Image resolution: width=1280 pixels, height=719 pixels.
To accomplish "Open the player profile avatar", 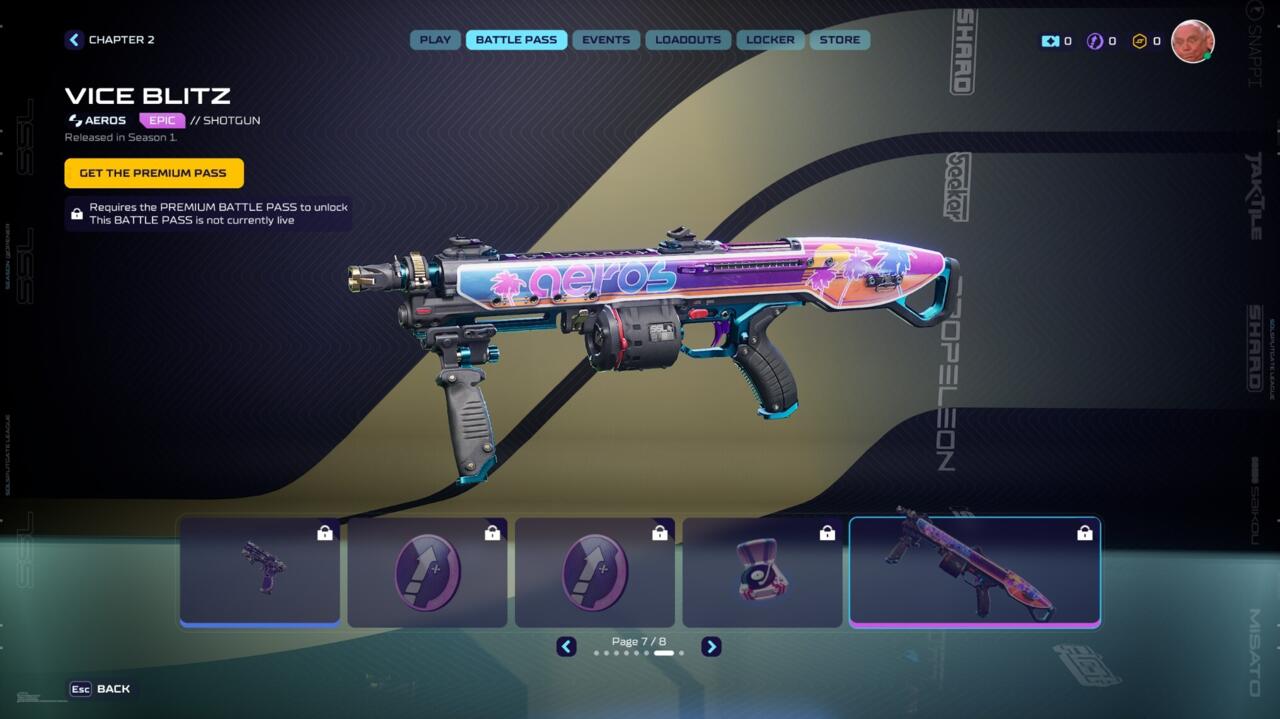I will [x=1192, y=41].
